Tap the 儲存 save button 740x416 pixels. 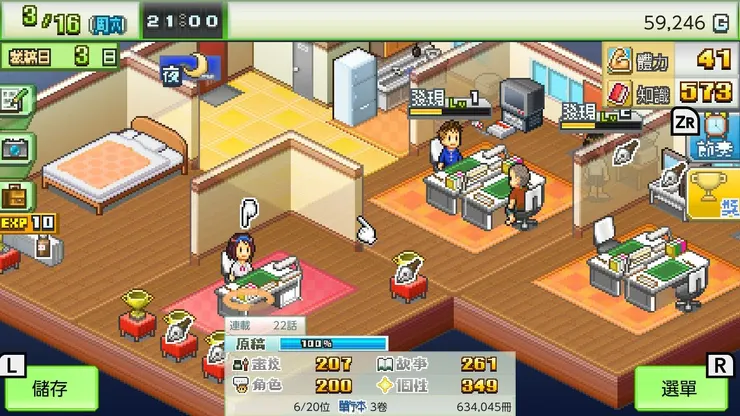coord(49,389)
